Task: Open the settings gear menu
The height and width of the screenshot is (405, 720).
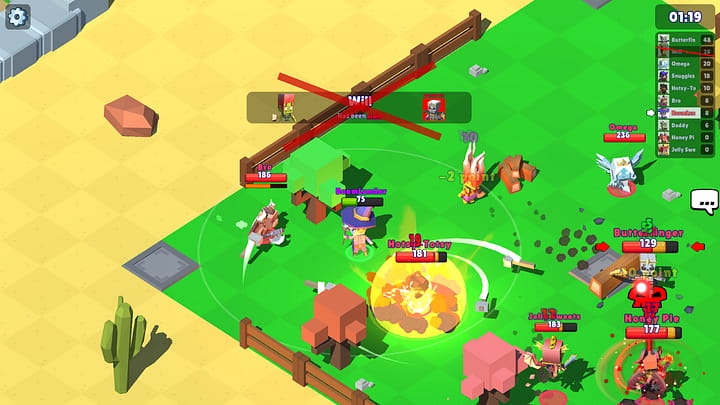Action: pos(18,17)
